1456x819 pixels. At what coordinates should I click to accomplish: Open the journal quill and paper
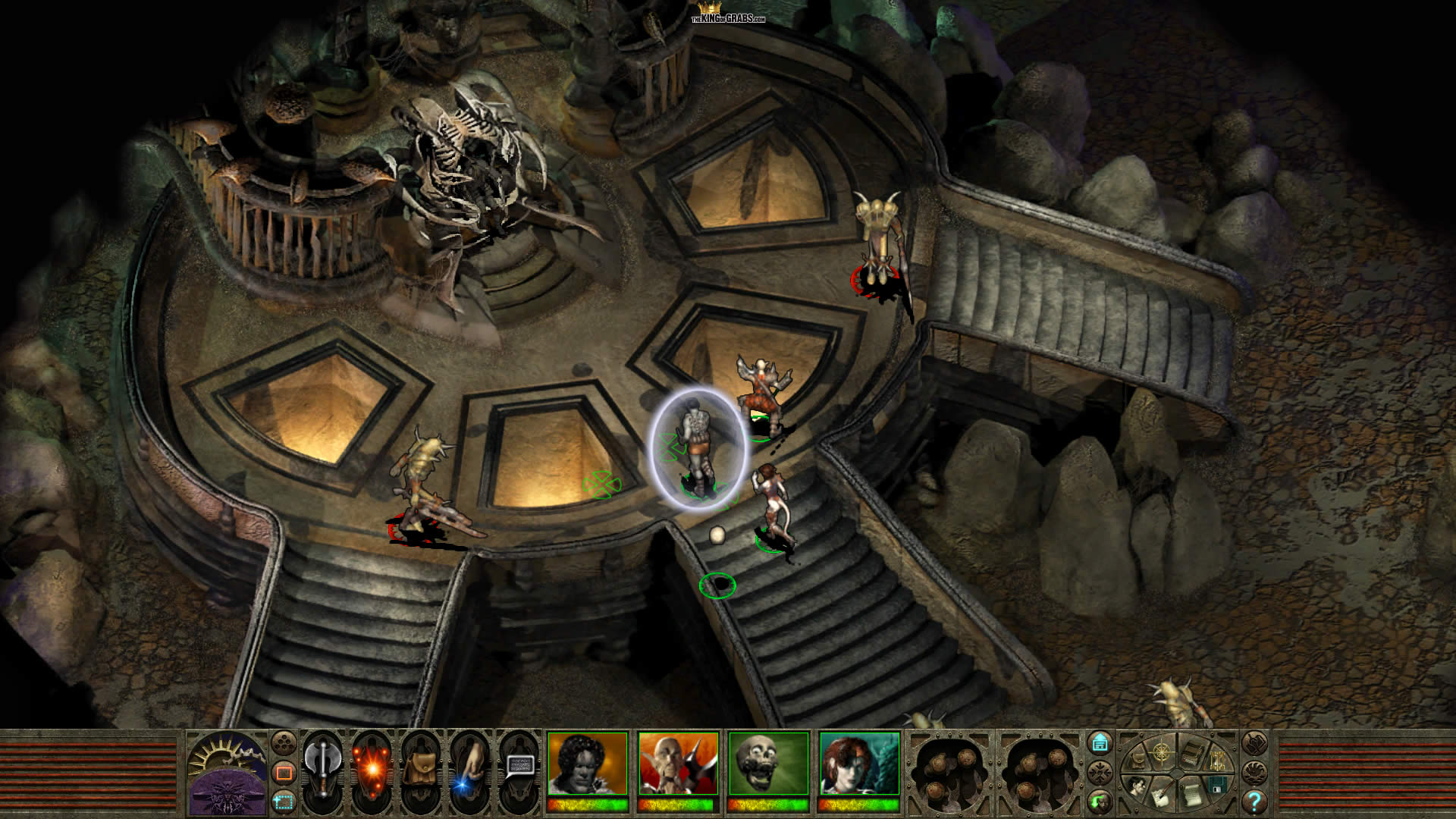(1159, 795)
